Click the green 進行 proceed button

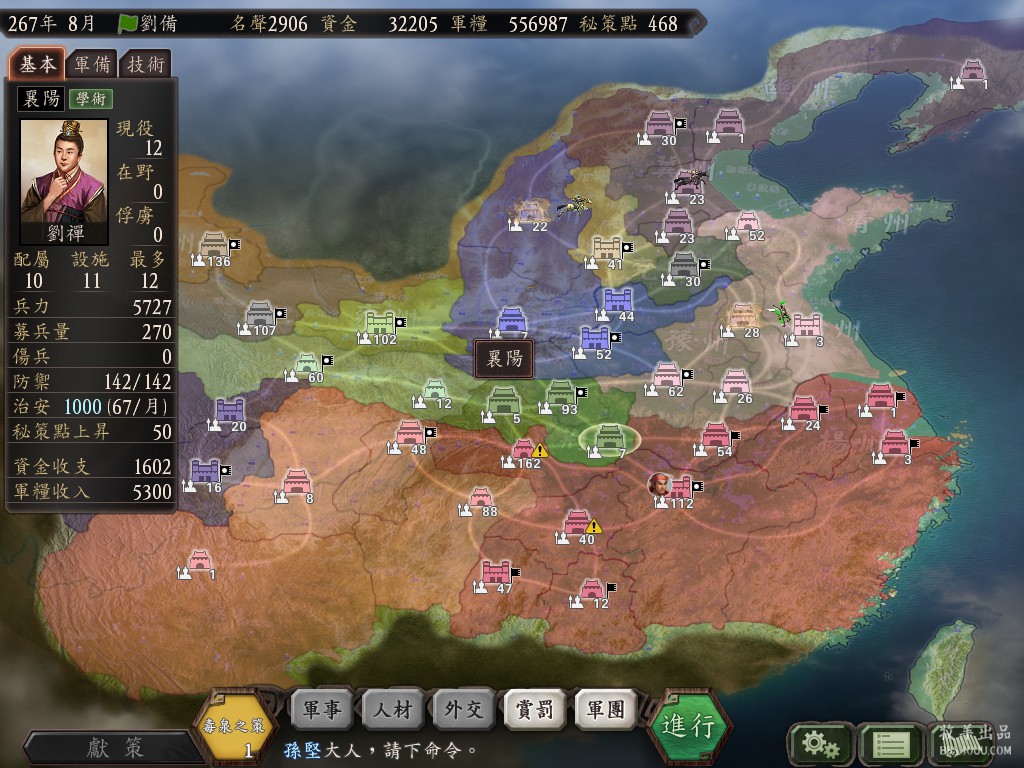click(x=688, y=726)
